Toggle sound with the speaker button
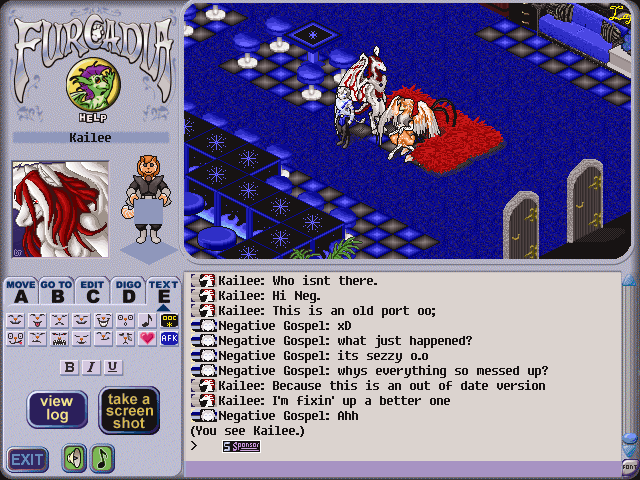Viewport: 640px width, 480px height. 74,459
